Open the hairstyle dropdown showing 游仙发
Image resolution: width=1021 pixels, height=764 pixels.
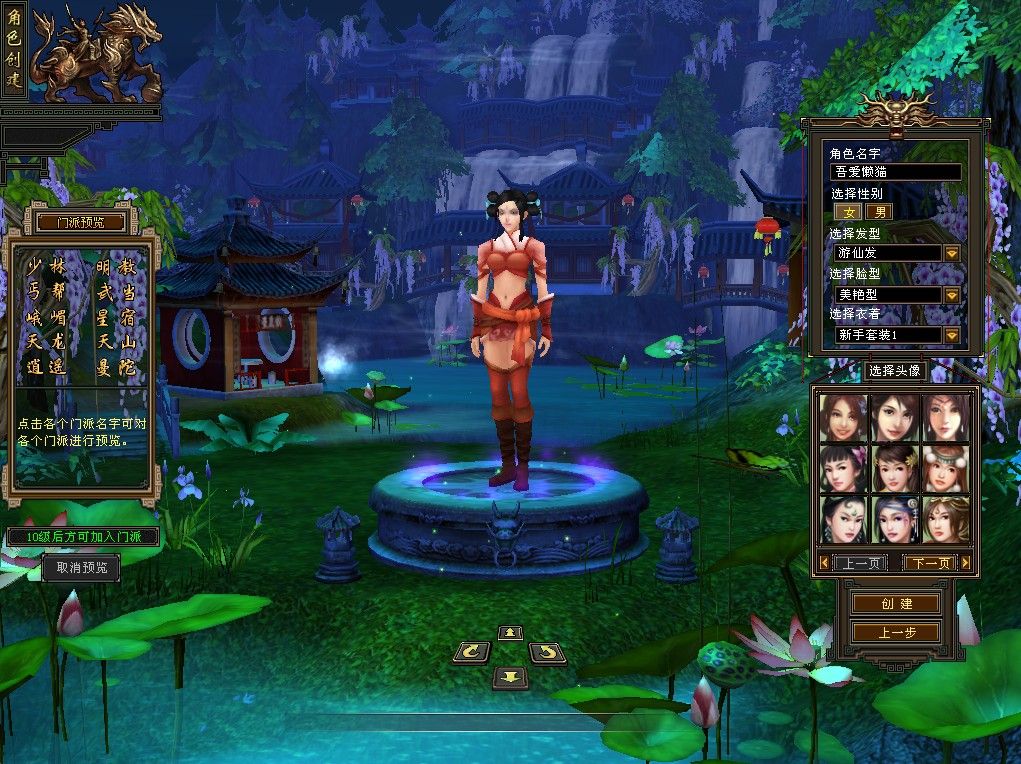(951, 254)
